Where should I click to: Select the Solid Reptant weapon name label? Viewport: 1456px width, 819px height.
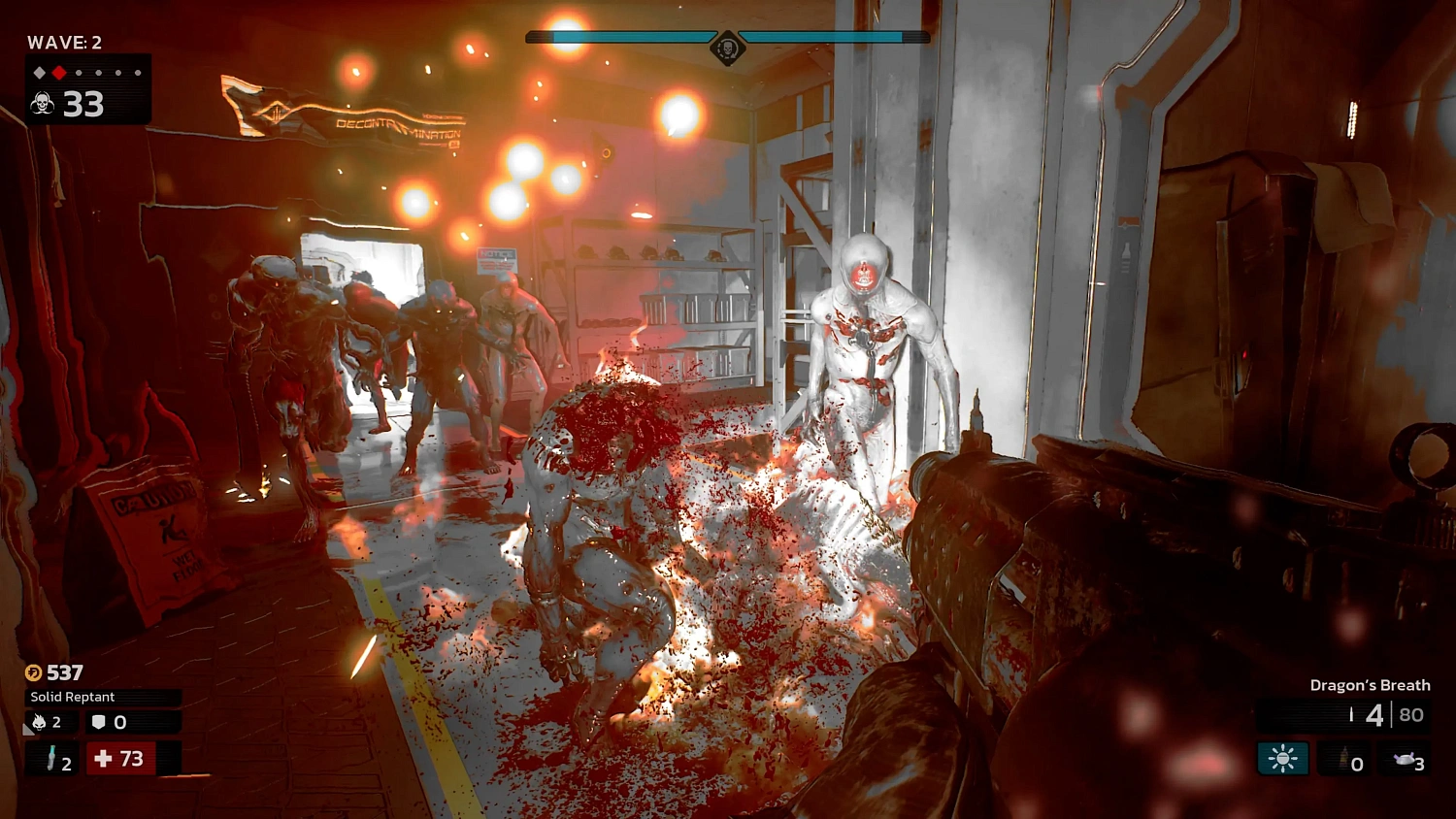pyautogui.click(x=73, y=697)
